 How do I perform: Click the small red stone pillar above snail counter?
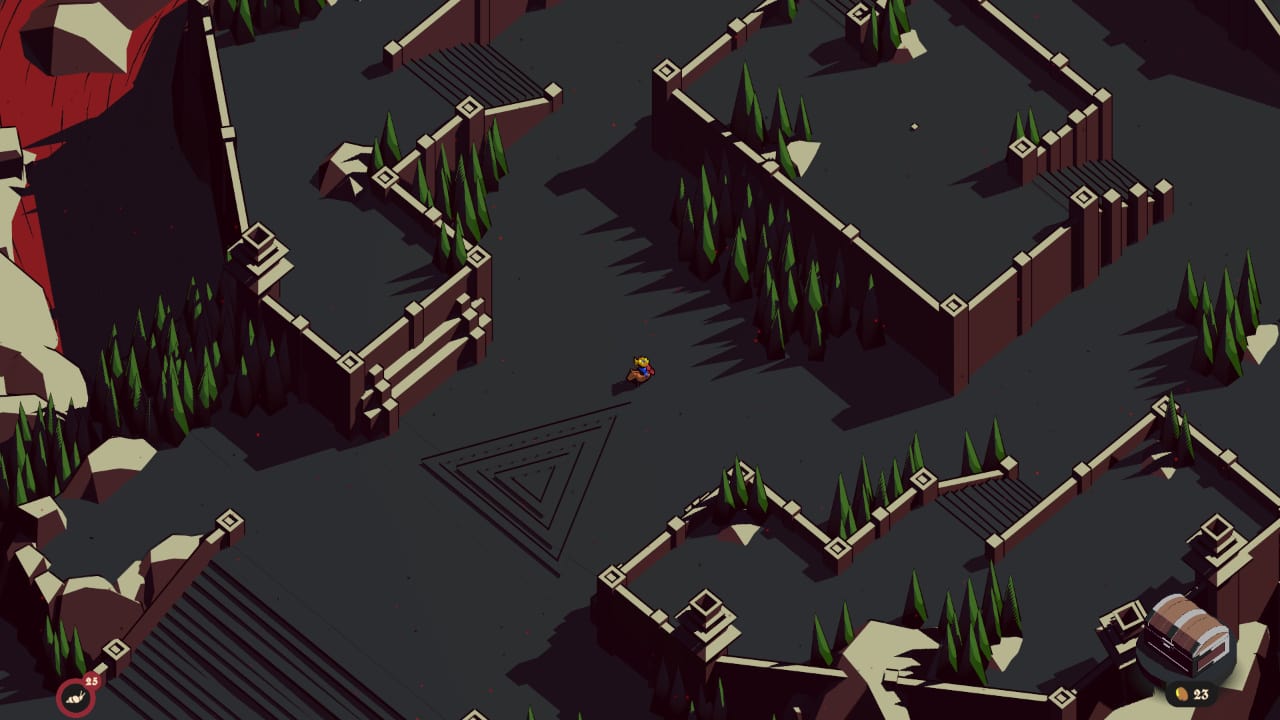tap(115, 648)
